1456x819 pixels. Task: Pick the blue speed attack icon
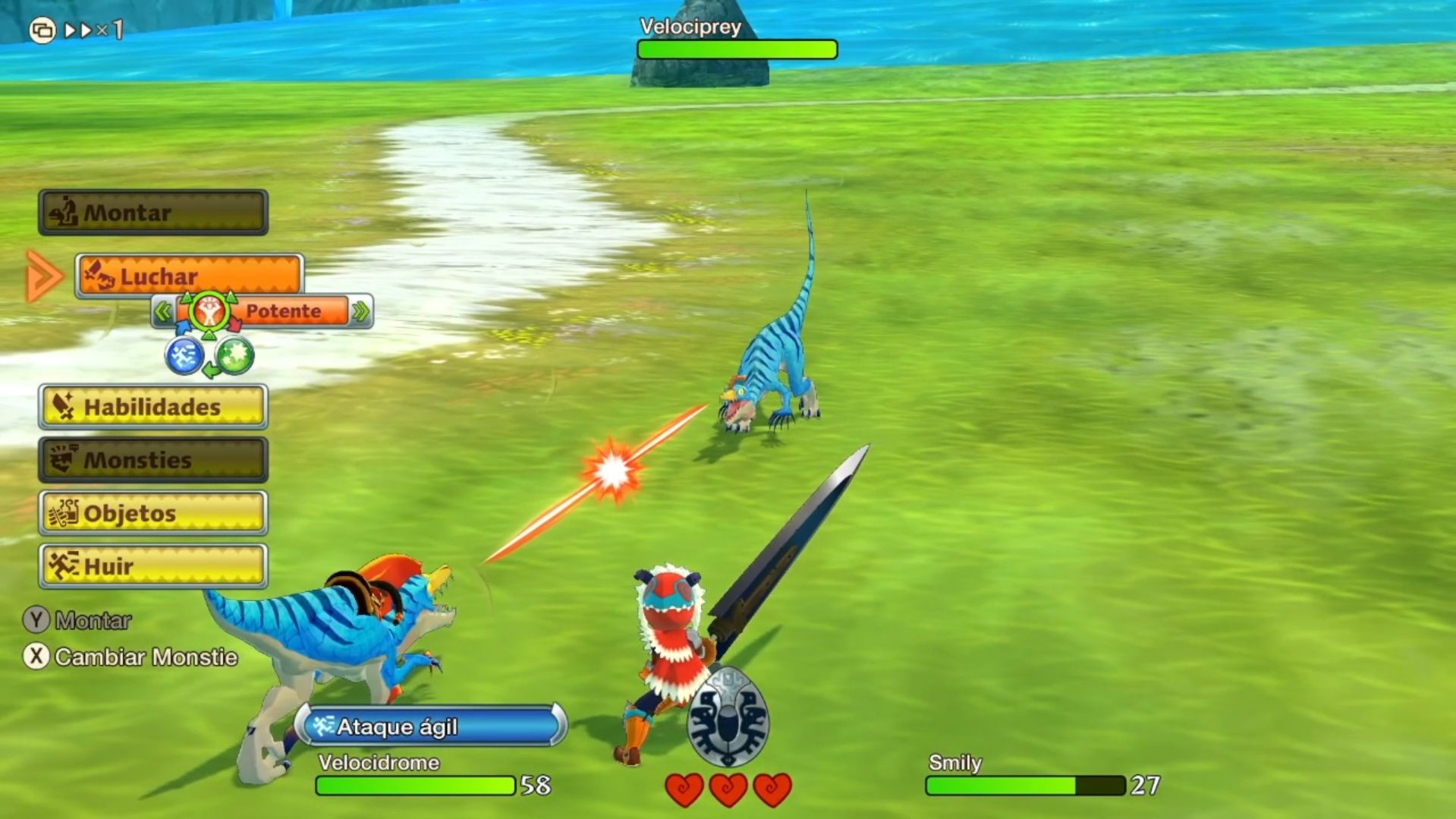pyautogui.click(x=184, y=355)
